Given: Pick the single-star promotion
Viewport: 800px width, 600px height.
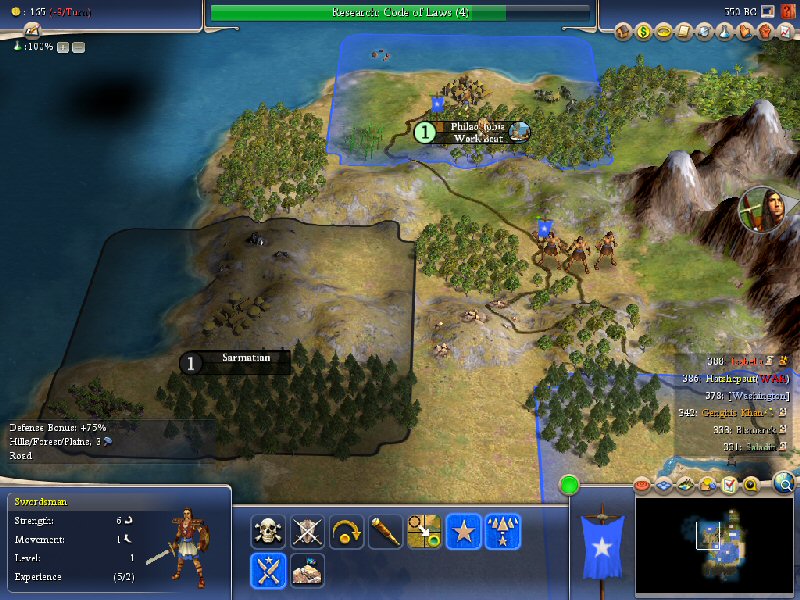Looking at the screenshot, I should click(463, 531).
